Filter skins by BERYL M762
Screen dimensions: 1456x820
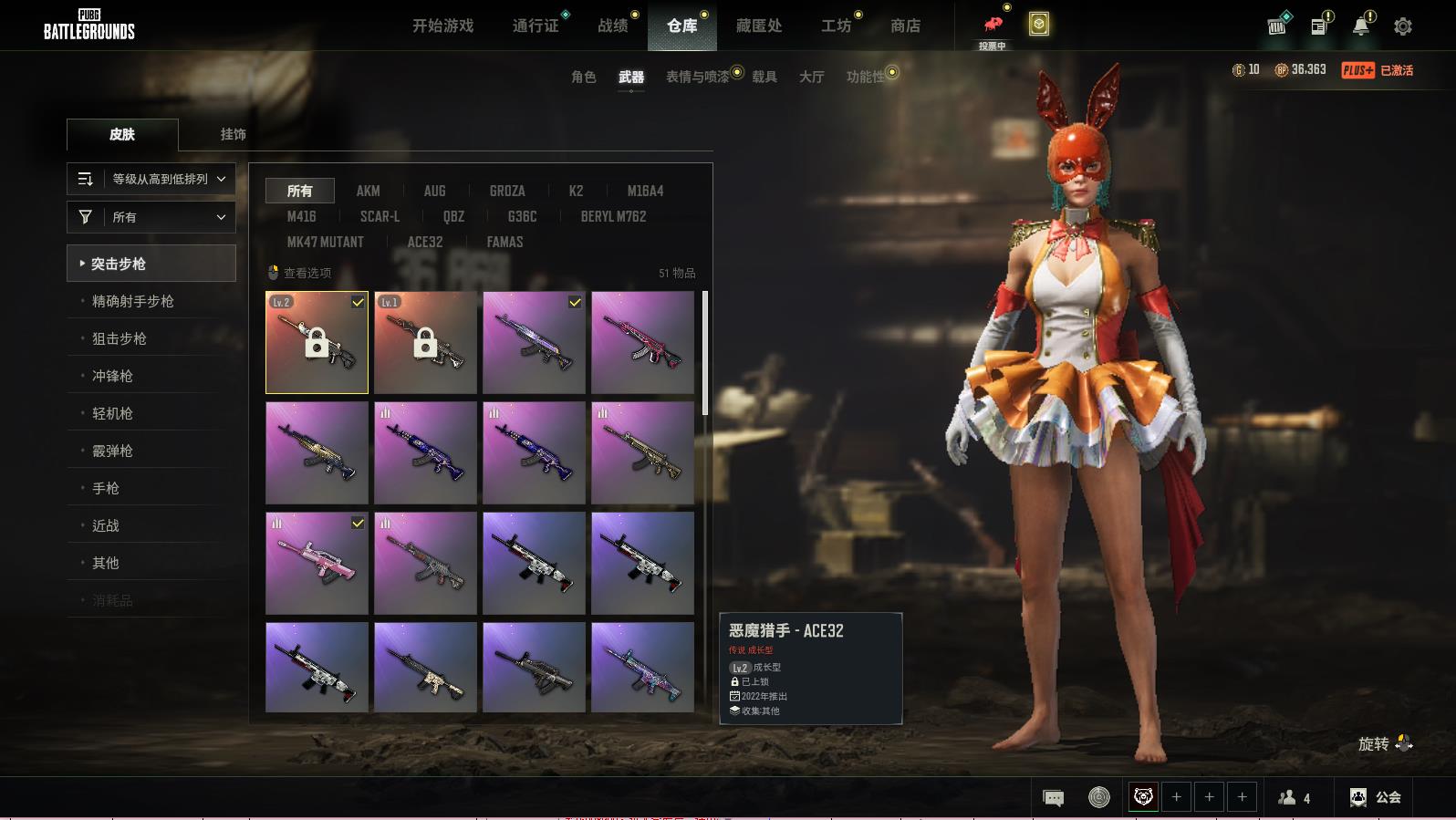pos(613,216)
